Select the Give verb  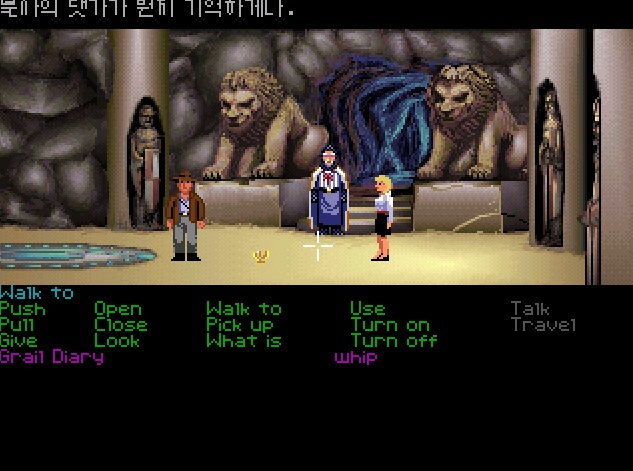click(x=20, y=341)
